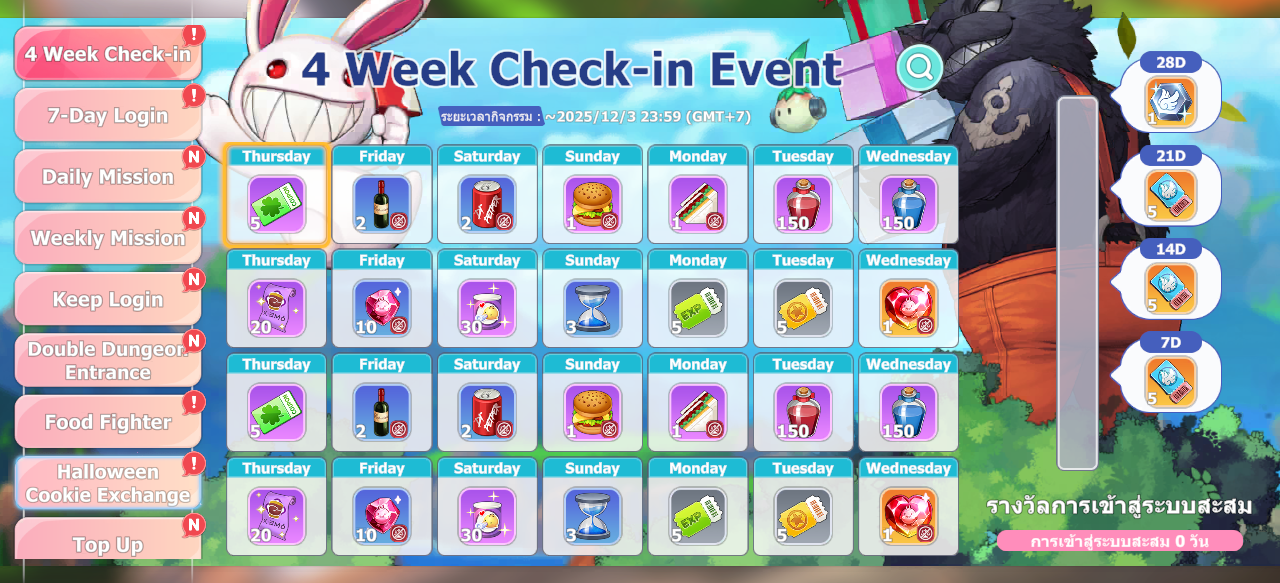
Task: Click the magnifying glass search button
Action: (x=919, y=68)
